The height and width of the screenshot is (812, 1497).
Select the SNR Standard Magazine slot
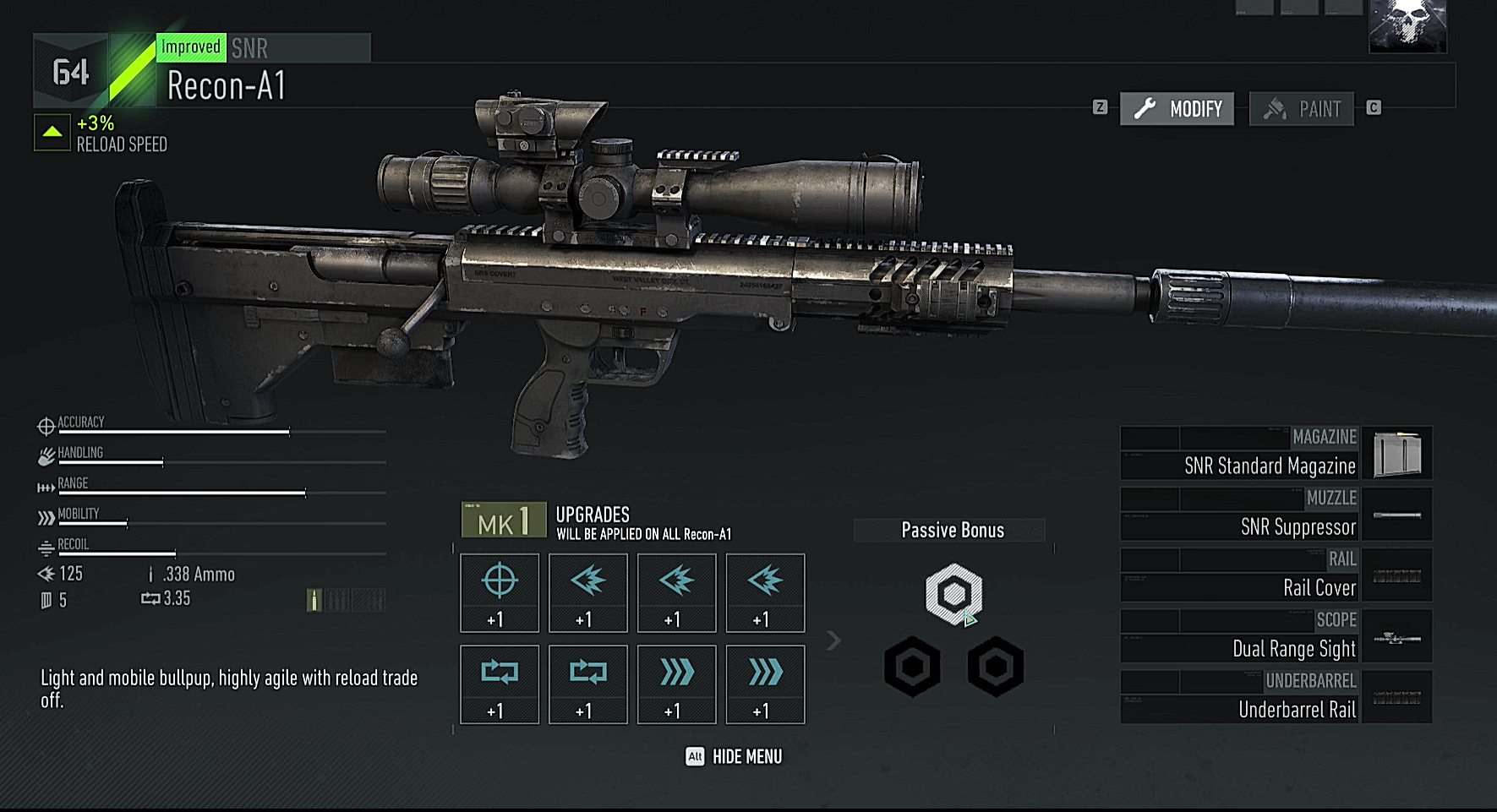(x=1276, y=454)
